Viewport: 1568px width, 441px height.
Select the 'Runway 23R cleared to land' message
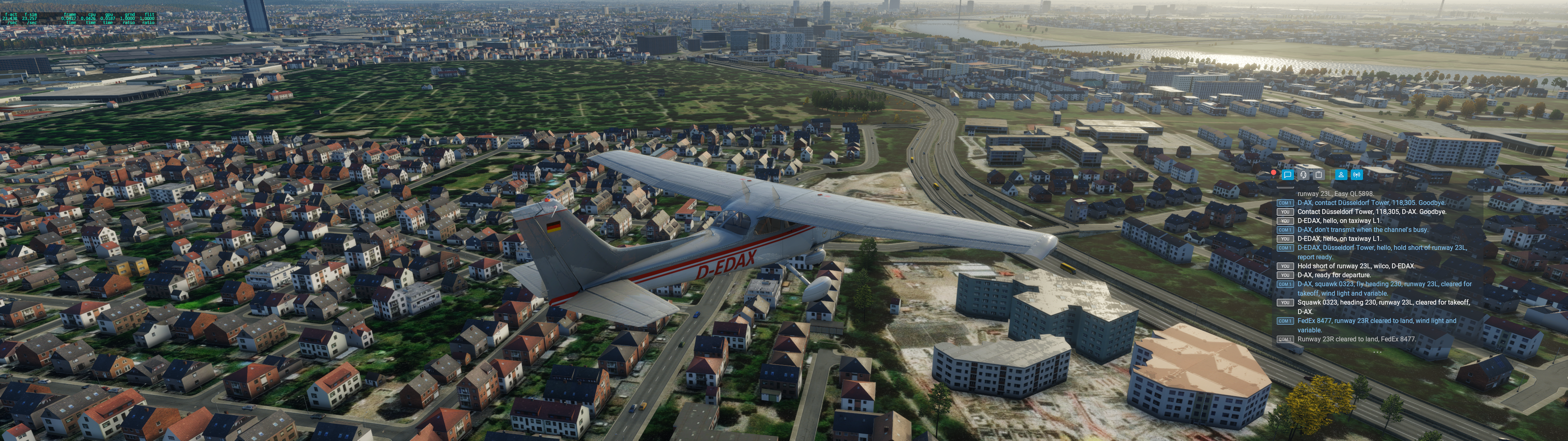click(1356, 339)
